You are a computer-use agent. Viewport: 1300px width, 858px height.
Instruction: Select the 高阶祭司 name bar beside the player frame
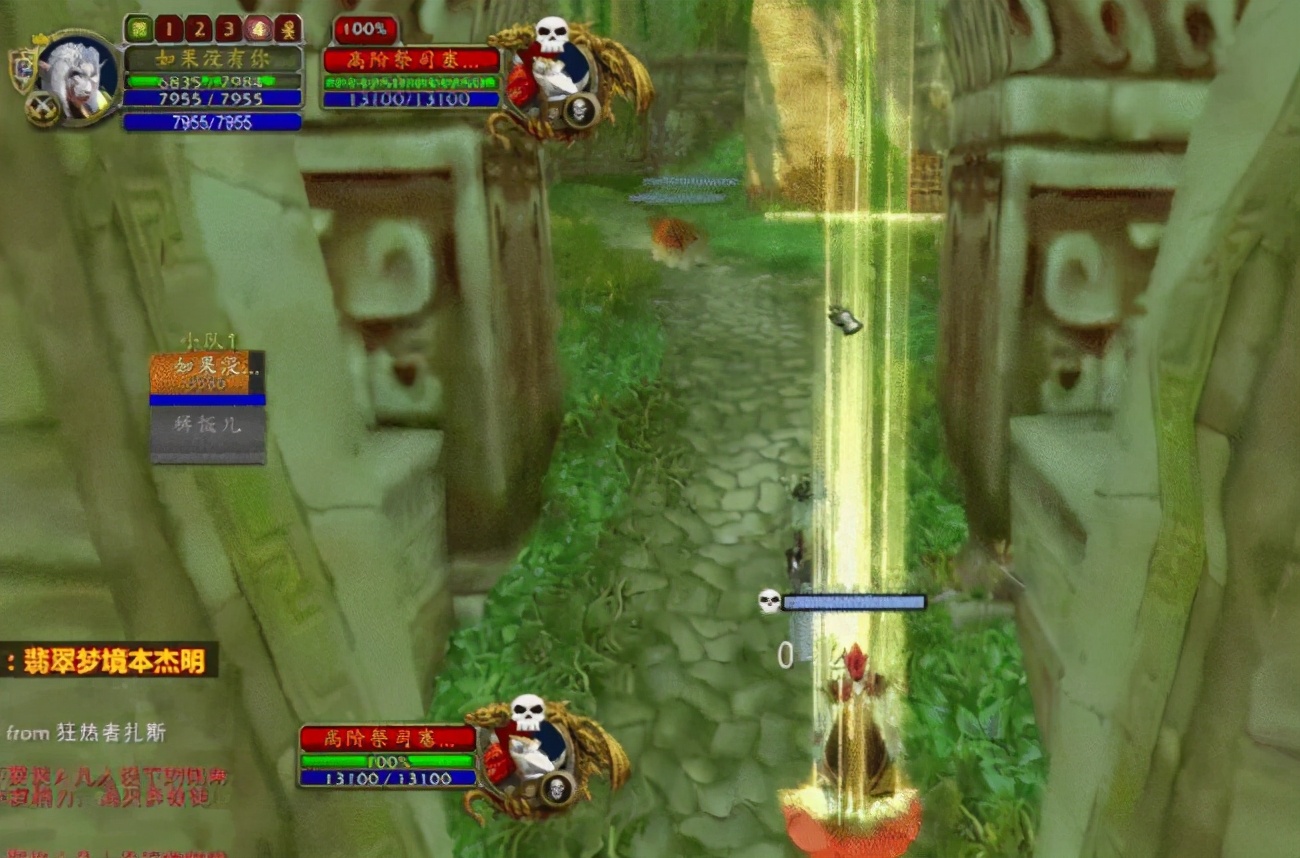pyautogui.click(x=411, y=60)
